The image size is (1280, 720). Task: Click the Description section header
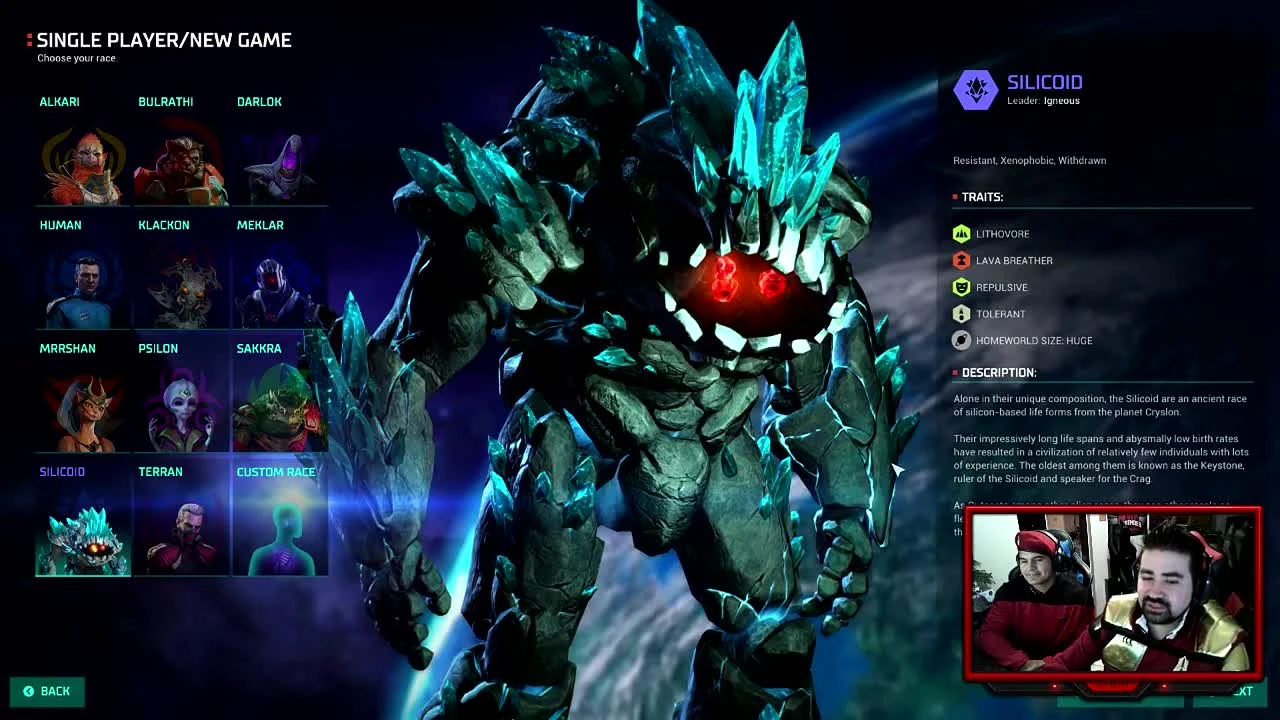(x=1000, y=372)
